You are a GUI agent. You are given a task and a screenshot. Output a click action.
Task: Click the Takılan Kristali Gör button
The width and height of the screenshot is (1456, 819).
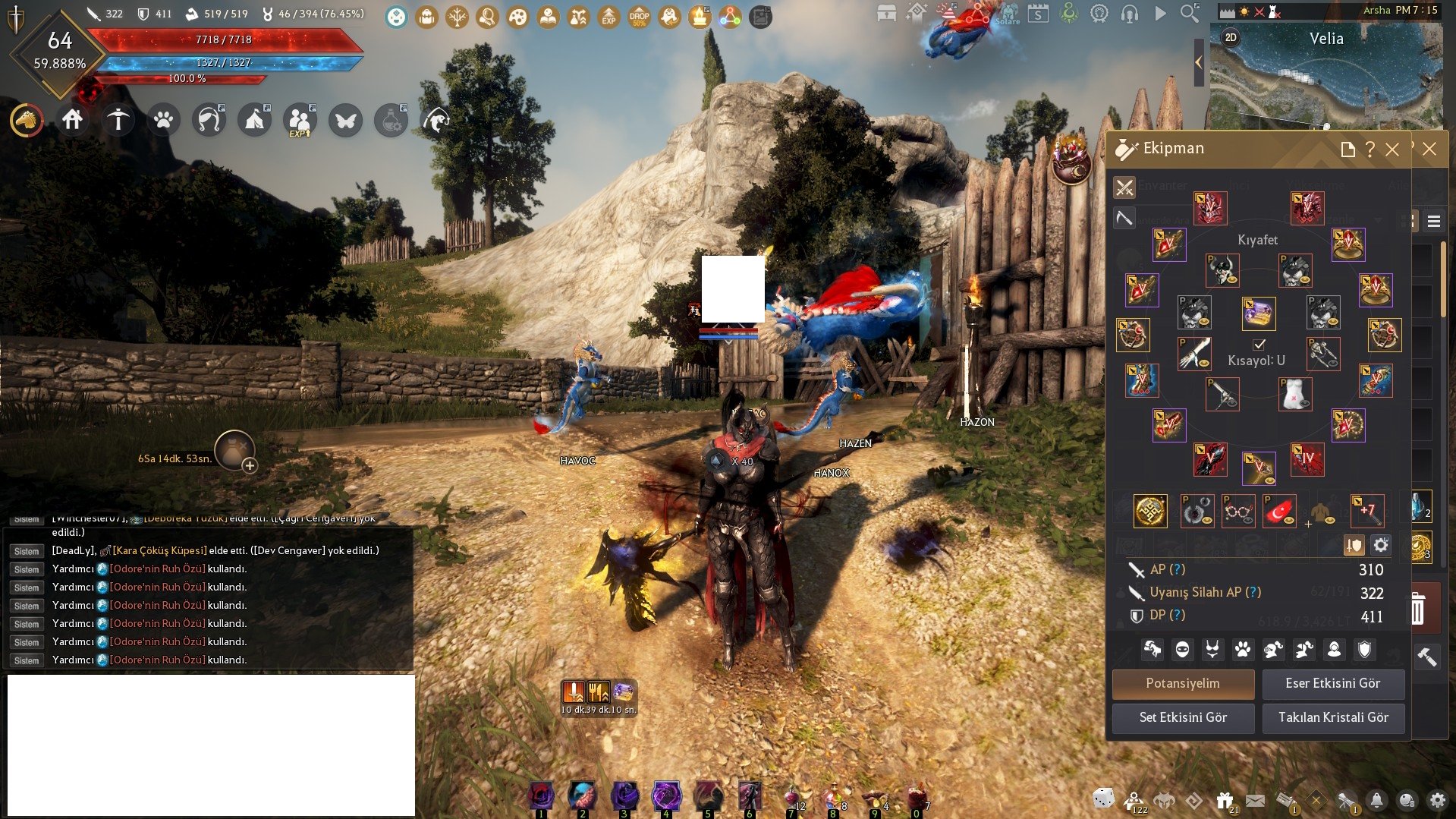point(1333,717)
